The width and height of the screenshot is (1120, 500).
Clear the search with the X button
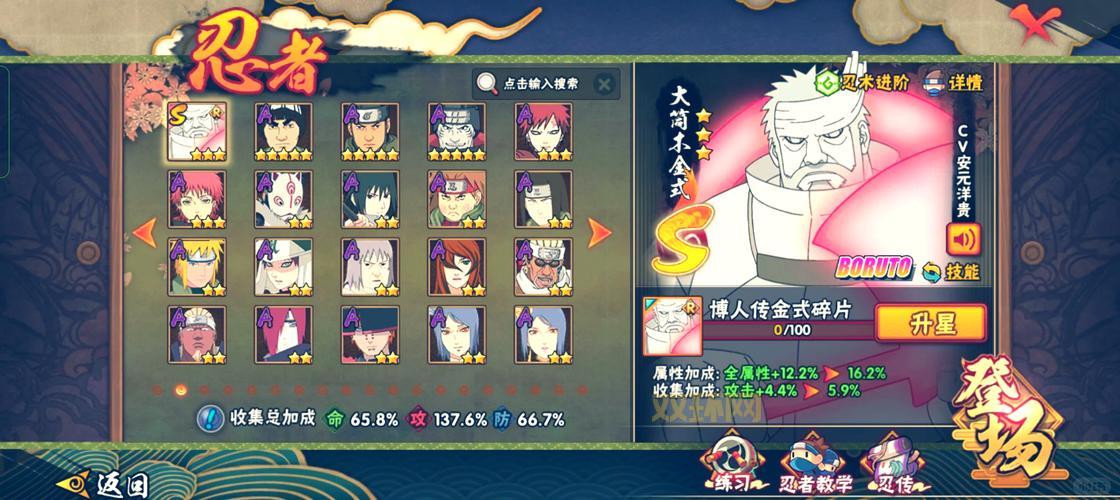[603, 84]
